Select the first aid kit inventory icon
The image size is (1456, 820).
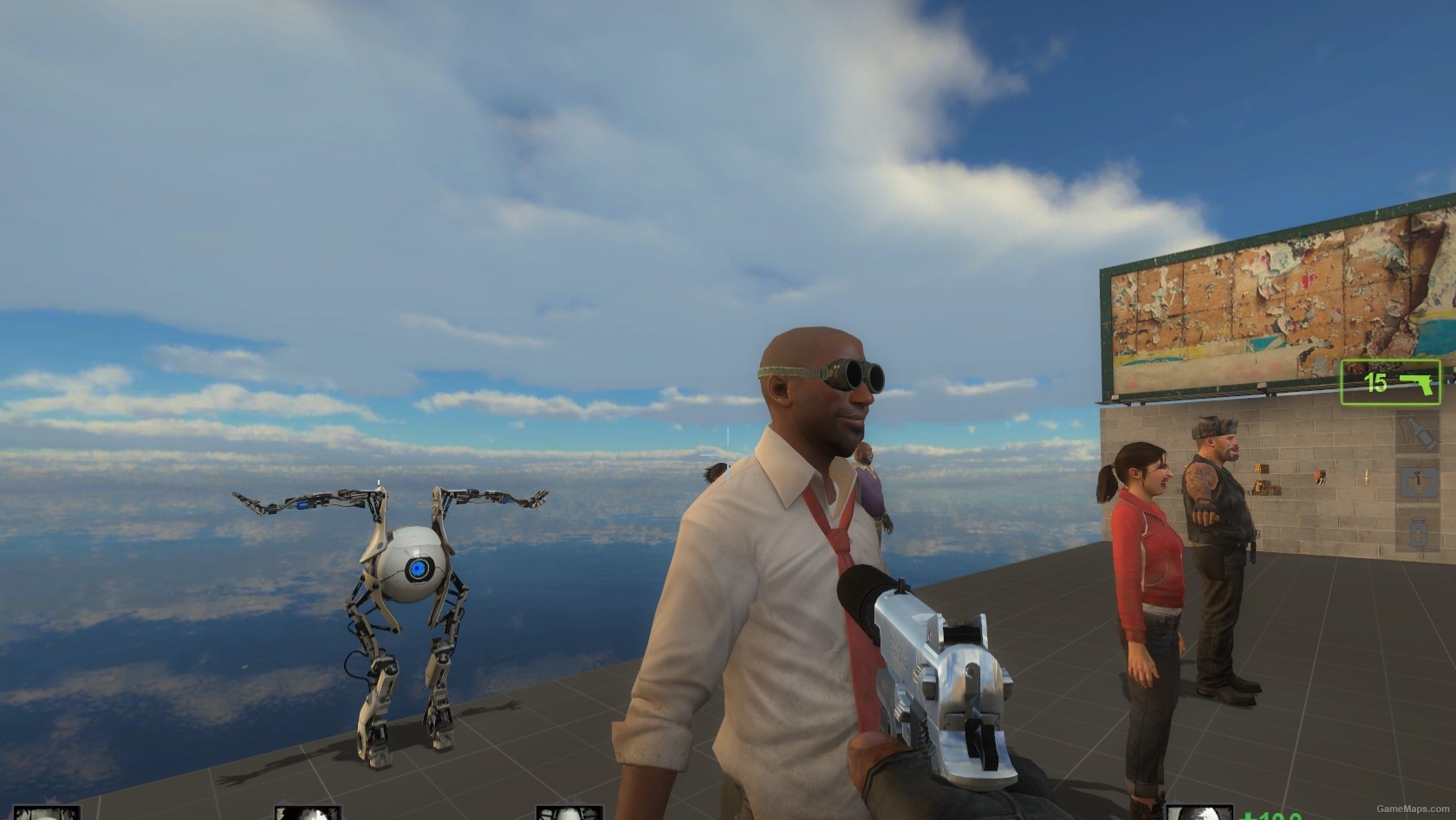pyautogui.click(x=1419, y=483)
